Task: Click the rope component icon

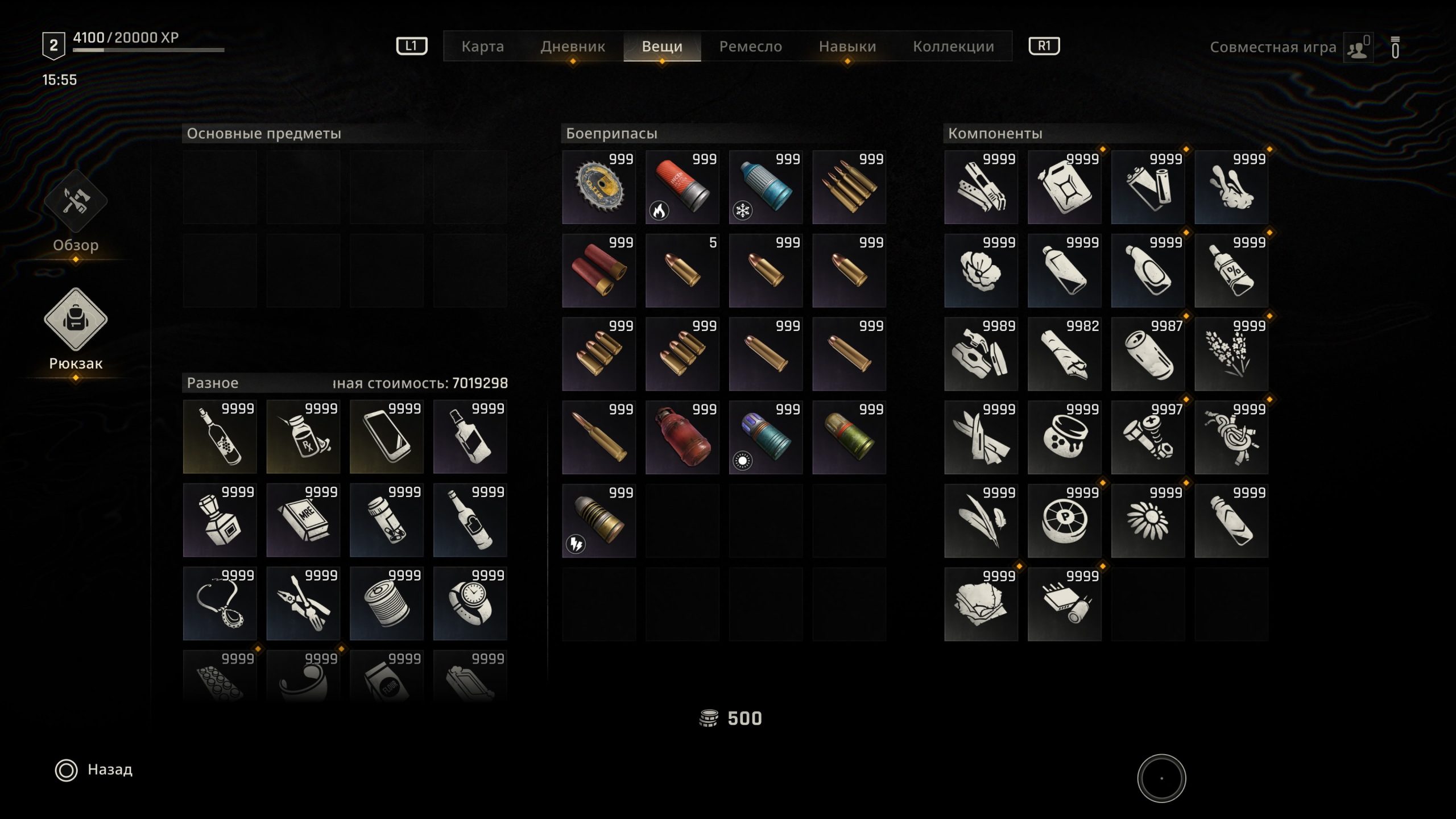Action: (x=1231, y=436)
